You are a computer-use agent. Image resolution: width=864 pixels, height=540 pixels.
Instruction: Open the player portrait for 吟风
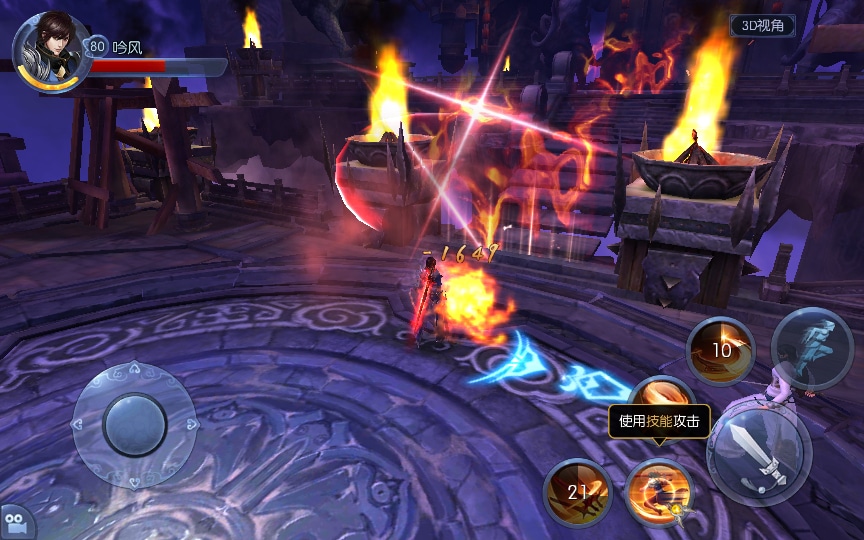[47, 50]
